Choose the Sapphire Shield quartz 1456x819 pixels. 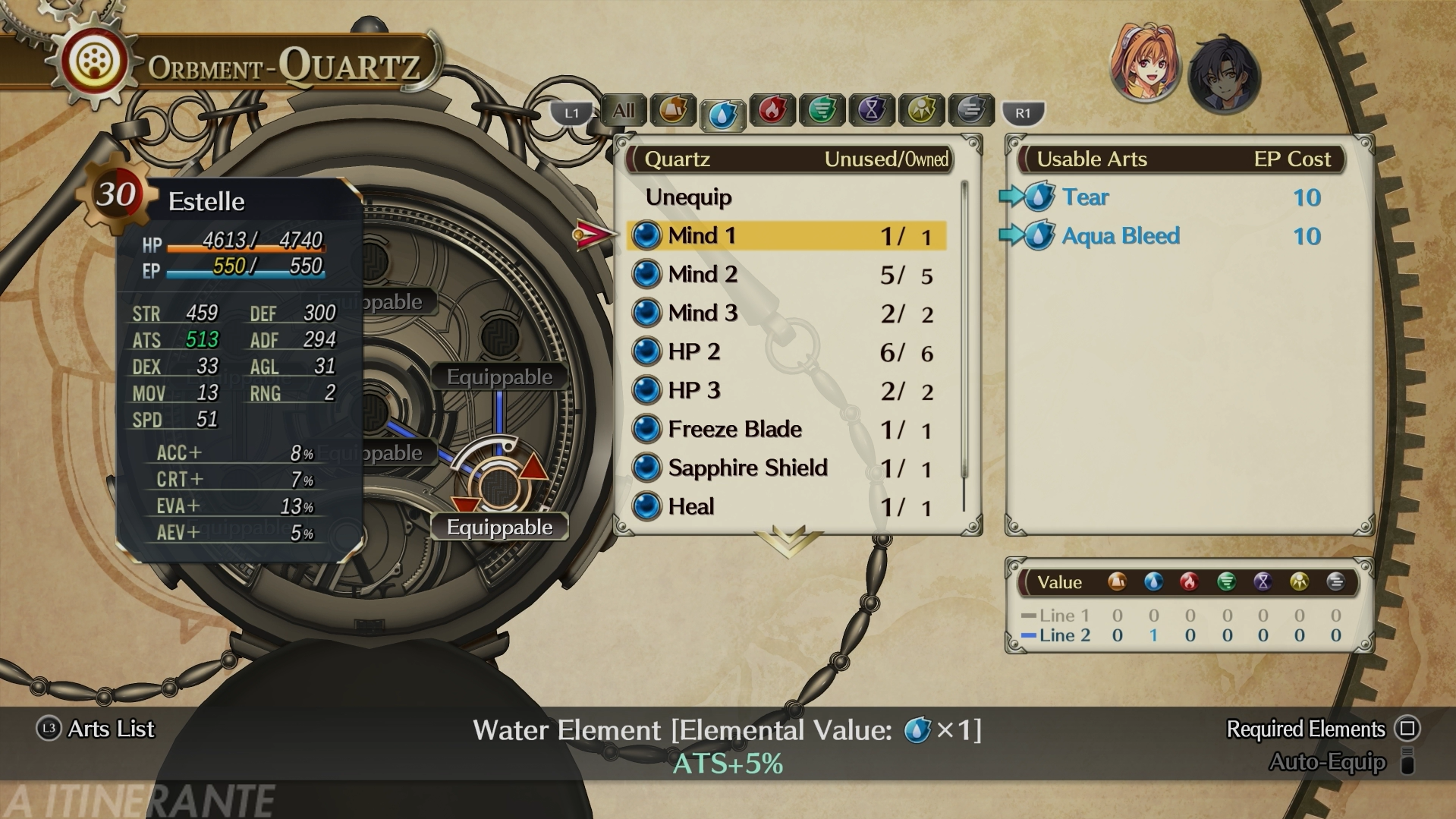(786, 468)
